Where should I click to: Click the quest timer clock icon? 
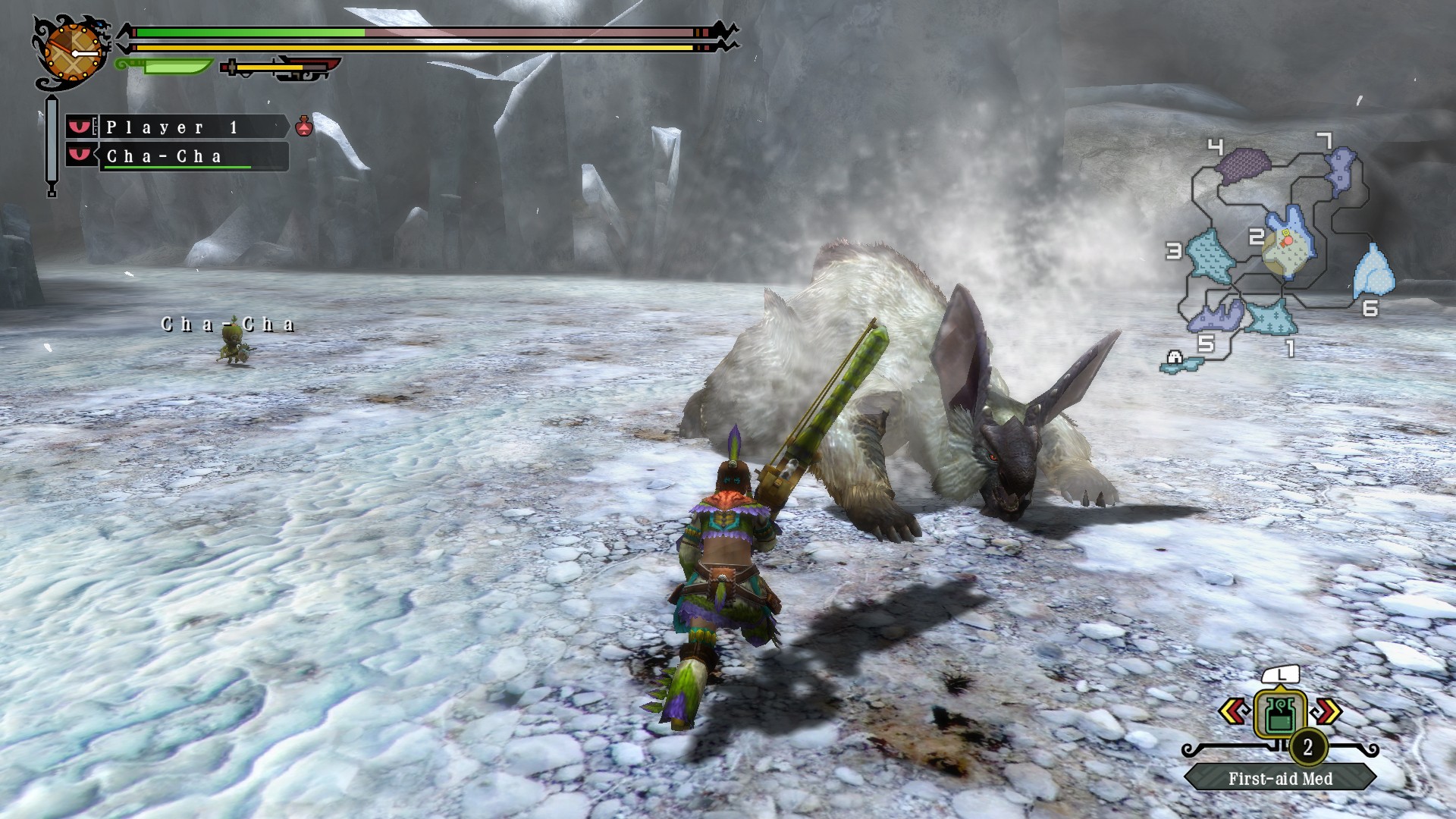[73, 52]
